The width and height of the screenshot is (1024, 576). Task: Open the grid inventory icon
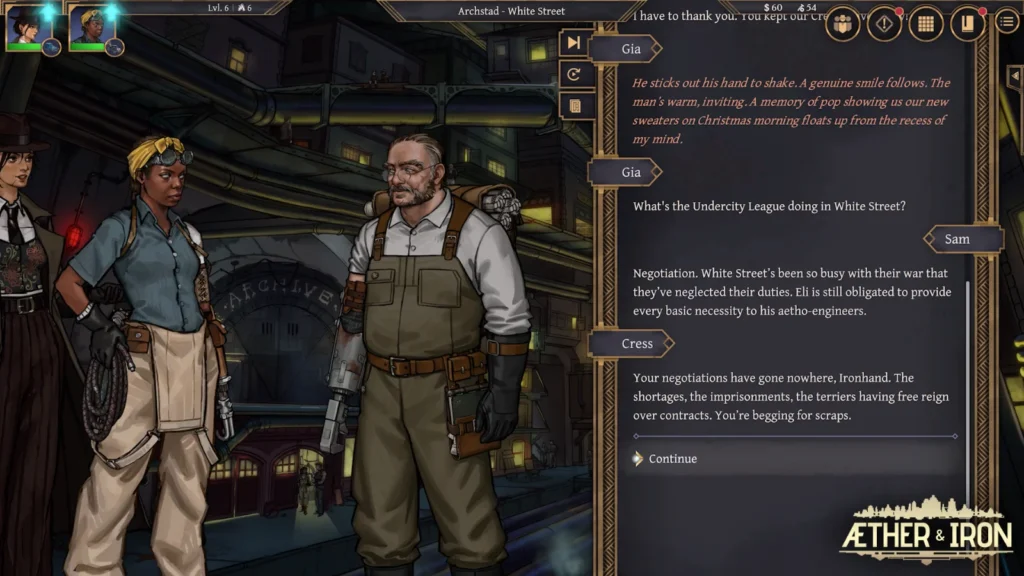click(926, 24)
